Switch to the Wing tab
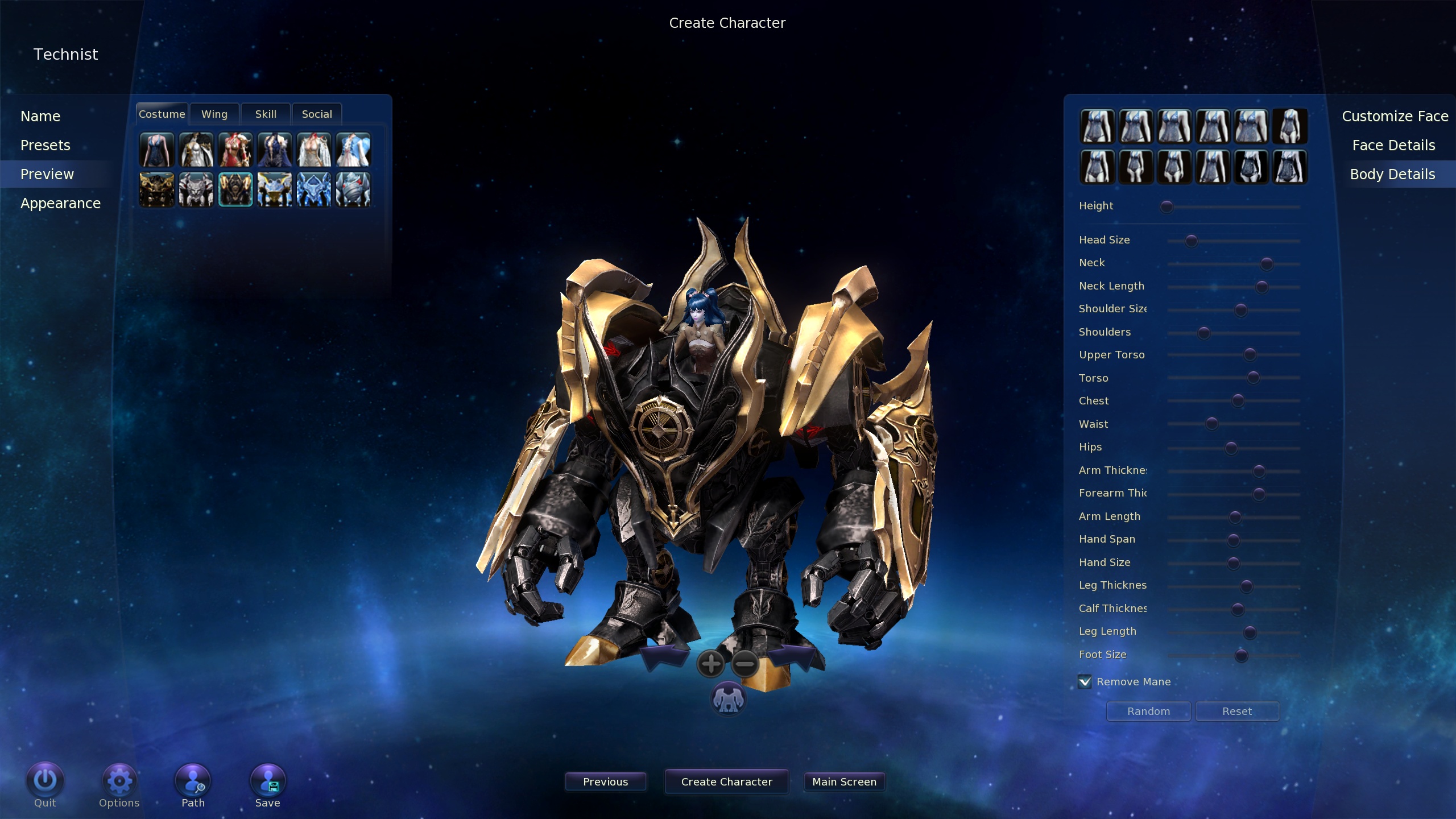Screen dimensions: 1456x819 pyautogui.click(x=214, y=114)
